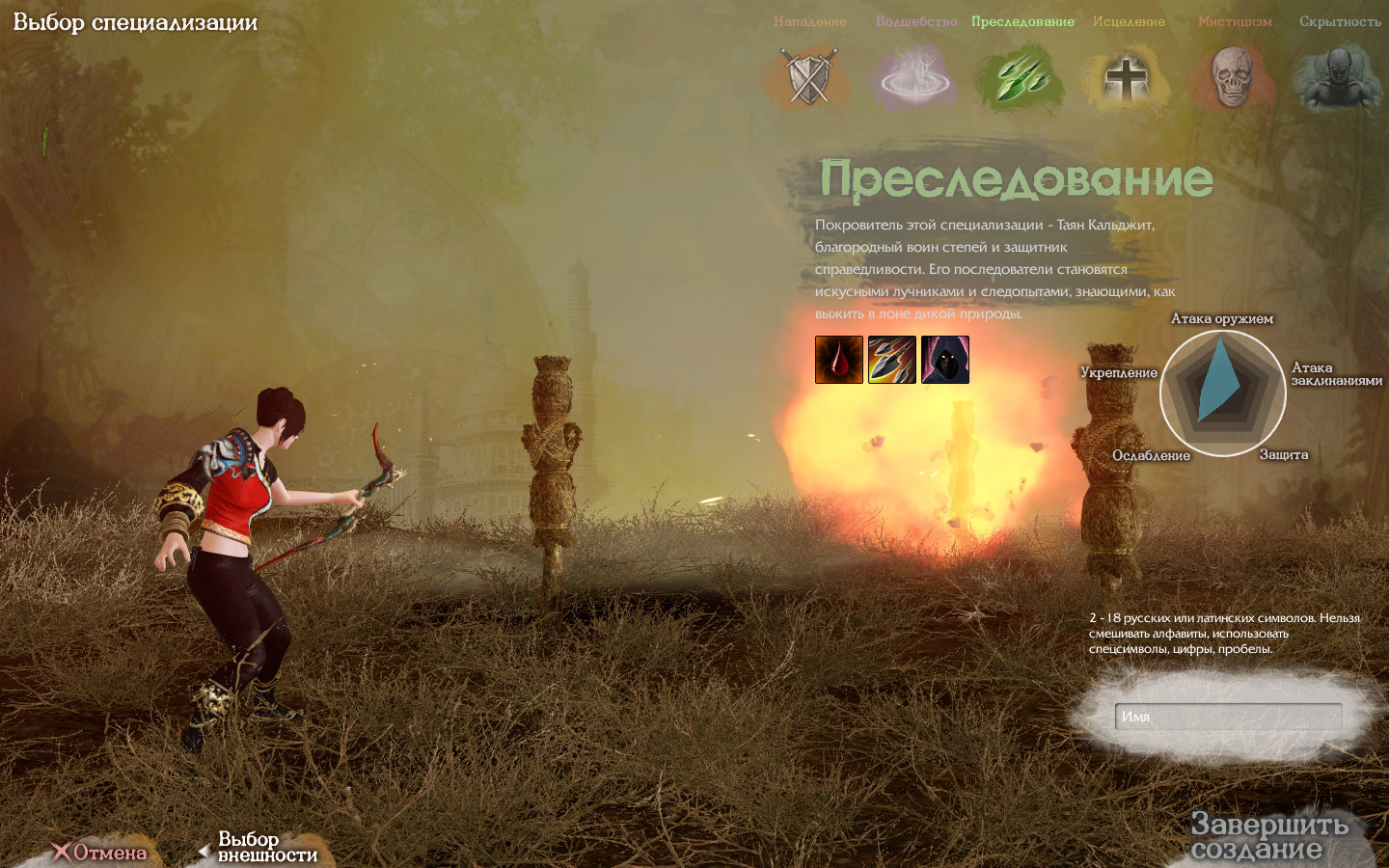Show the arrow volley skill icon

(892, 360)
